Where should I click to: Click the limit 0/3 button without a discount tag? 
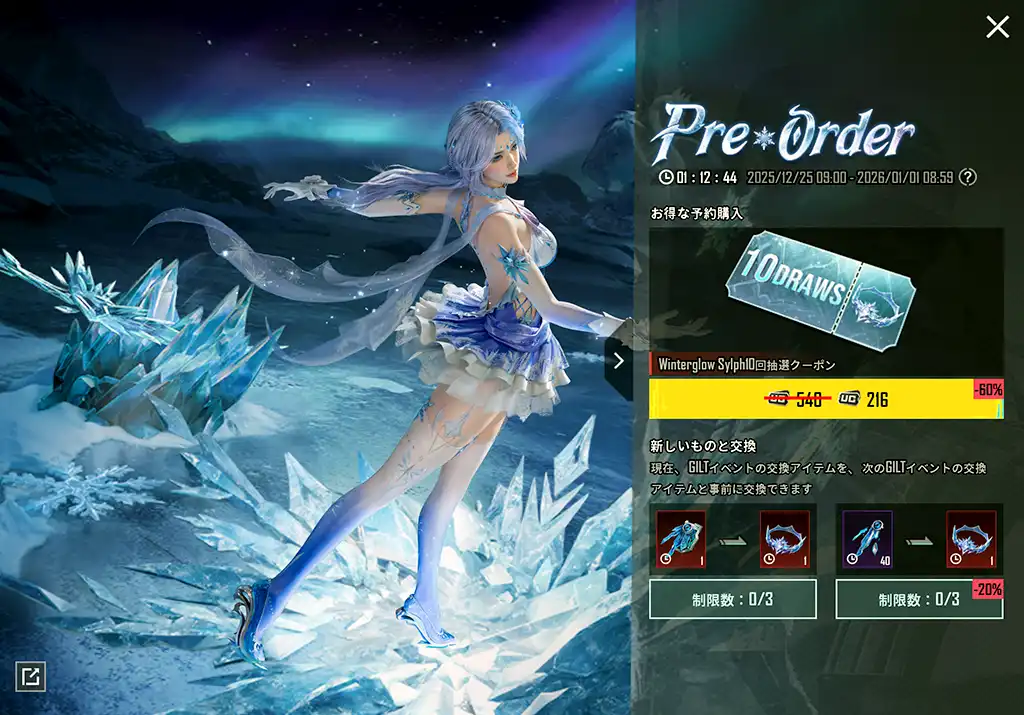click(732, 599)
